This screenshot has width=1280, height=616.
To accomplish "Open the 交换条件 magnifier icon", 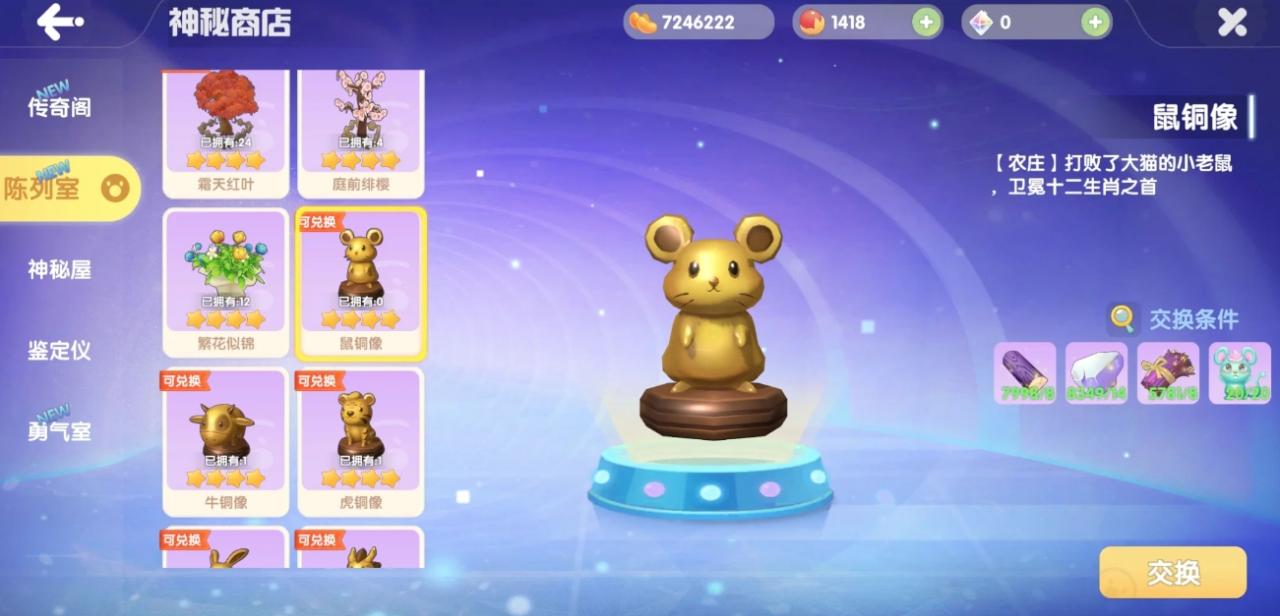I will coord(1123,320).
